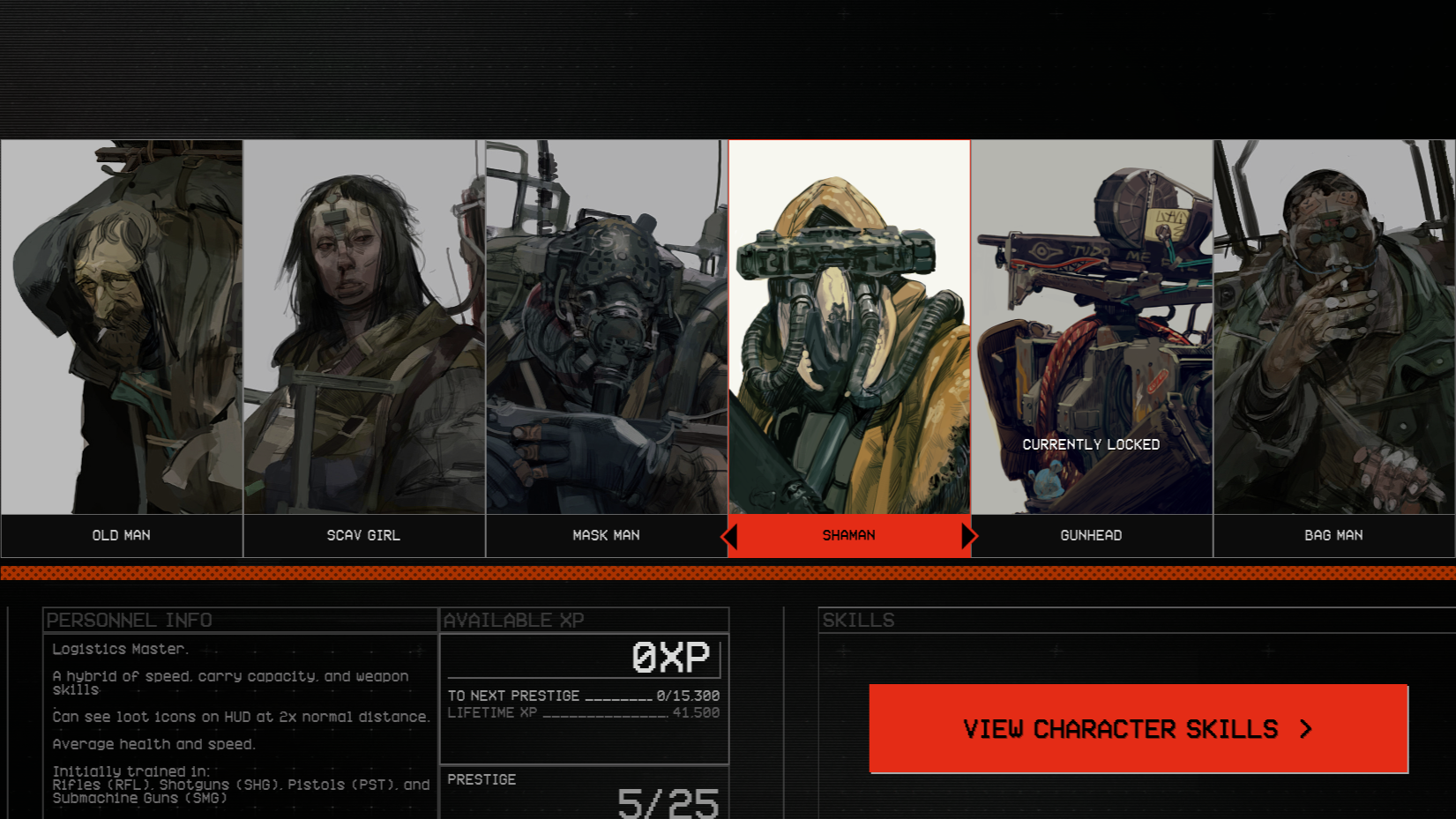Click the Skills panel header
Screen dimensions: 1456x819
click(x=857, y=621)
